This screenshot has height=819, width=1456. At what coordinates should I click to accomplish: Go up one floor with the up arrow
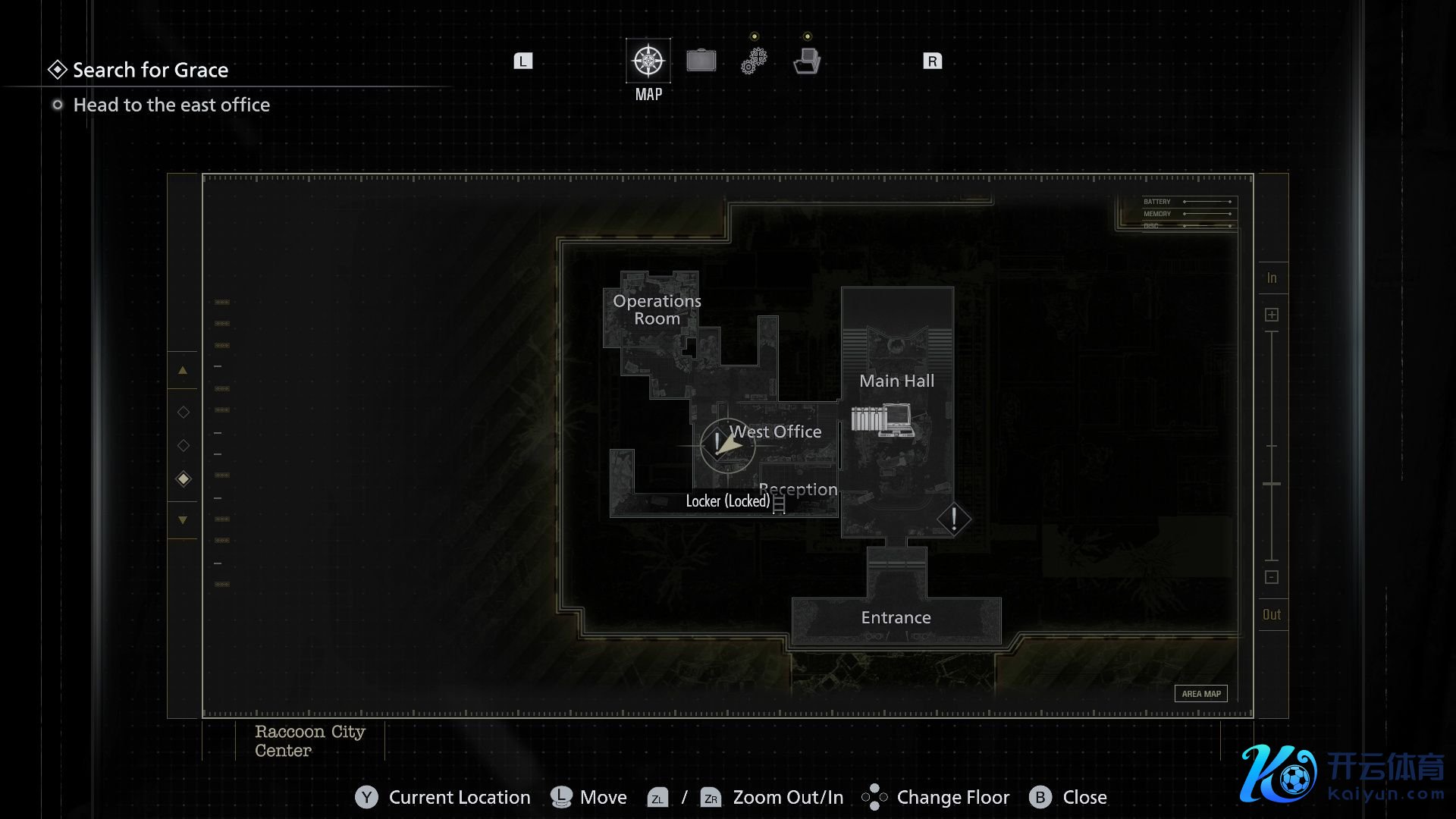click(x=183, y=371)
